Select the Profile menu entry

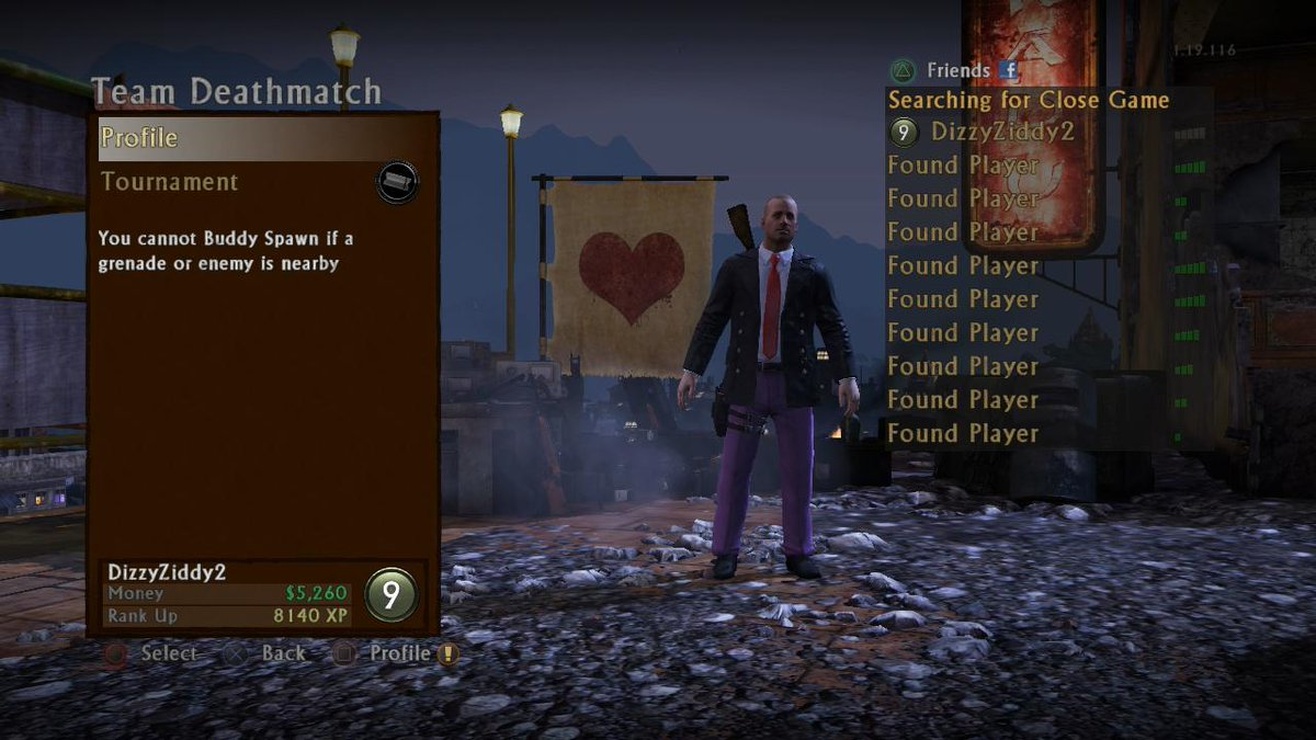[139, 138]
